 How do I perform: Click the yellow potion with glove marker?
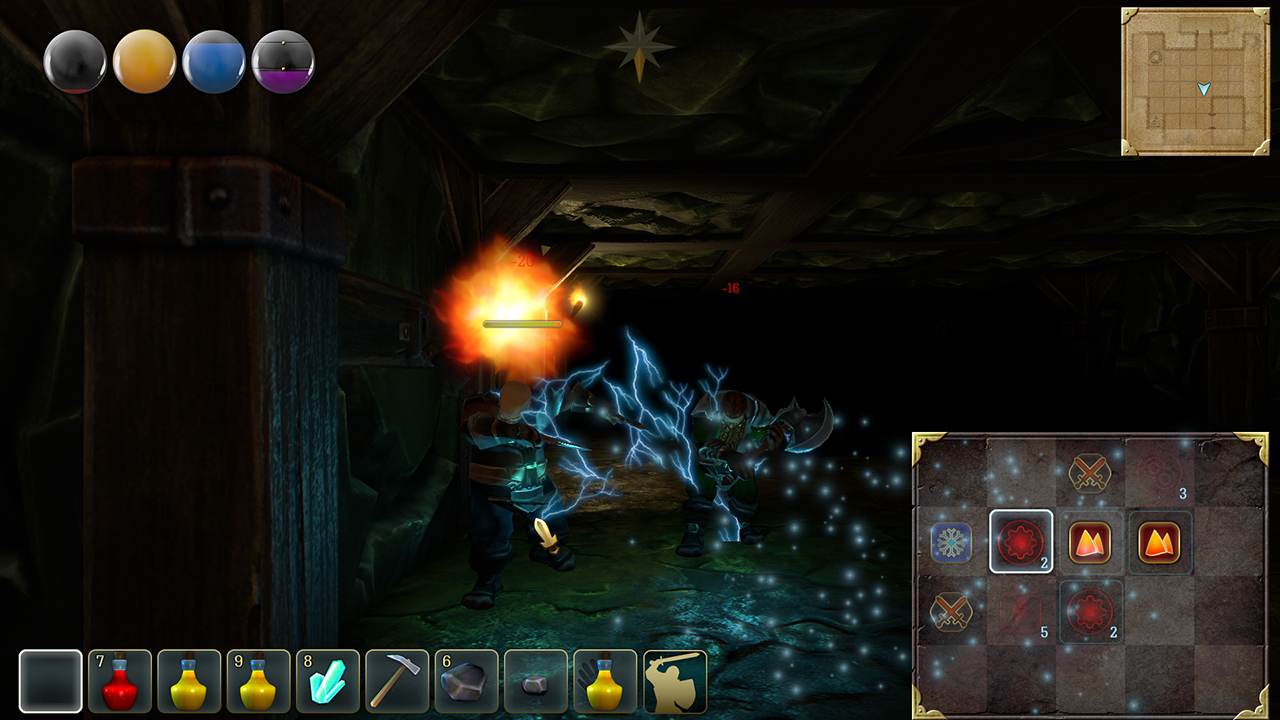point(605,681)
